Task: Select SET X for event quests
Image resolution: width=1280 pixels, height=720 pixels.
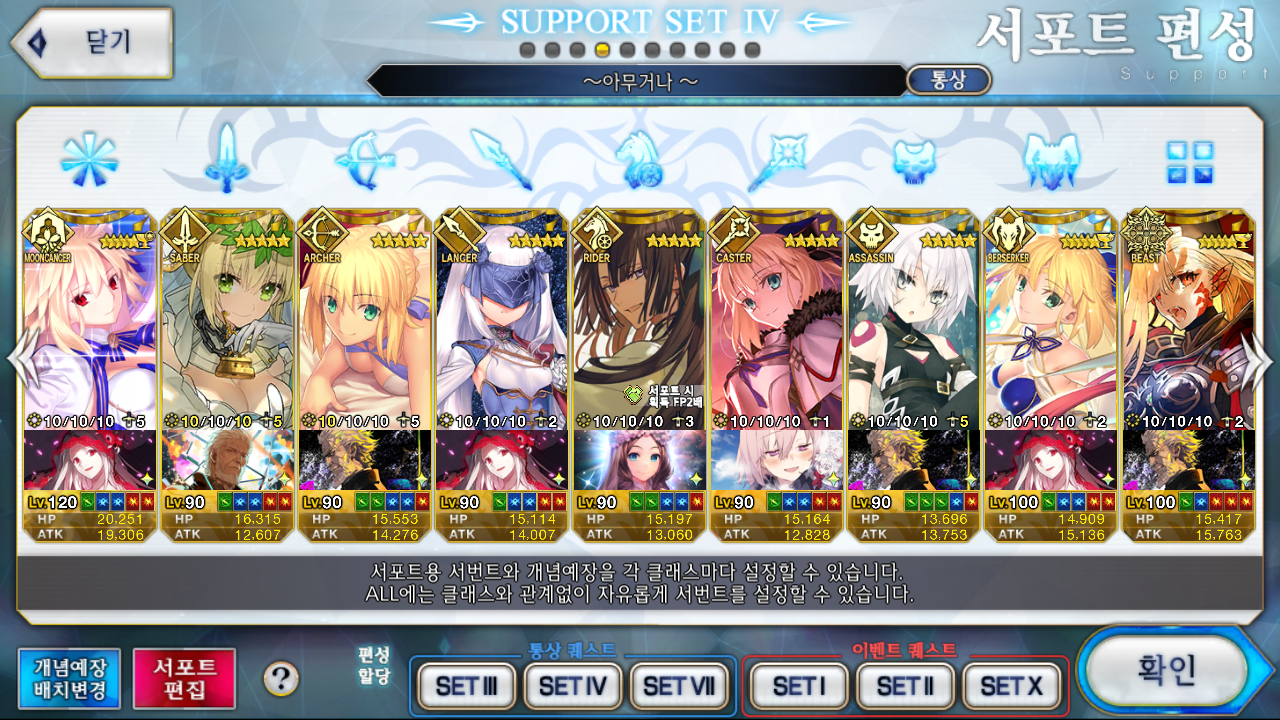Action: [1010, 686]
